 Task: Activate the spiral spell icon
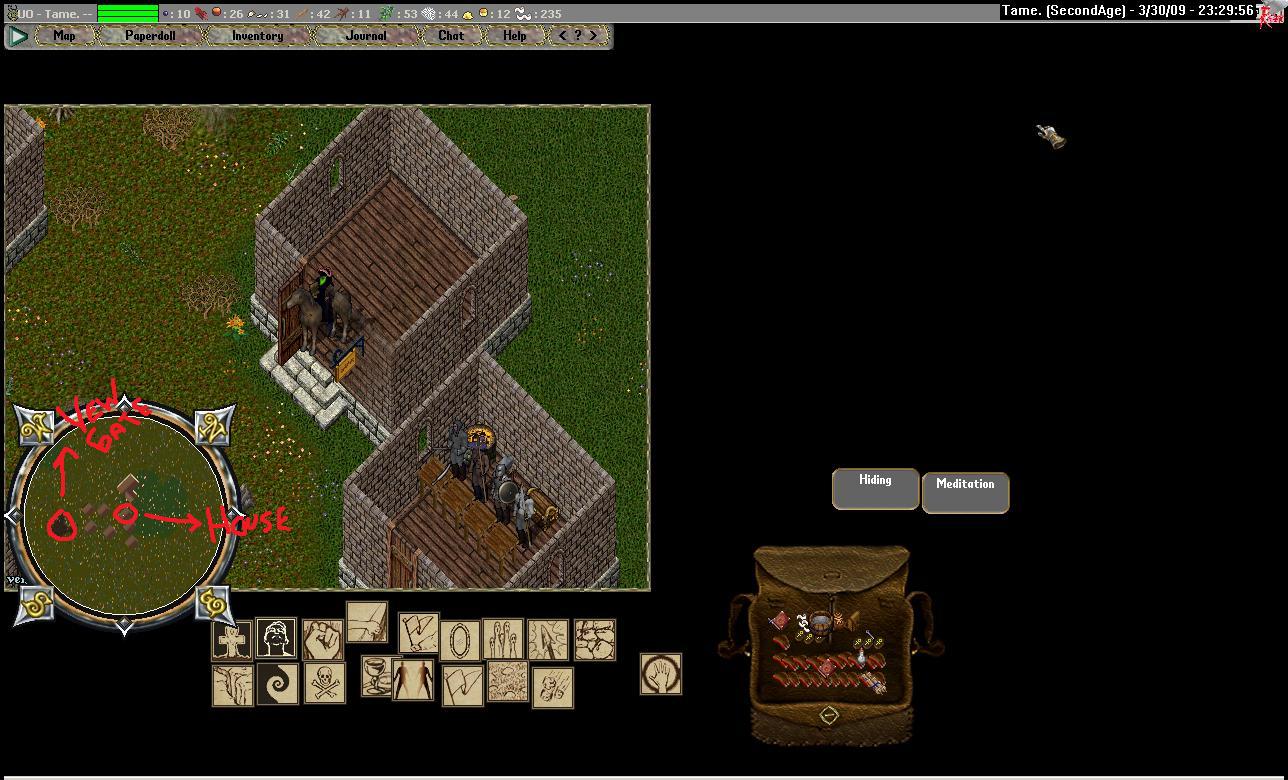277,683
